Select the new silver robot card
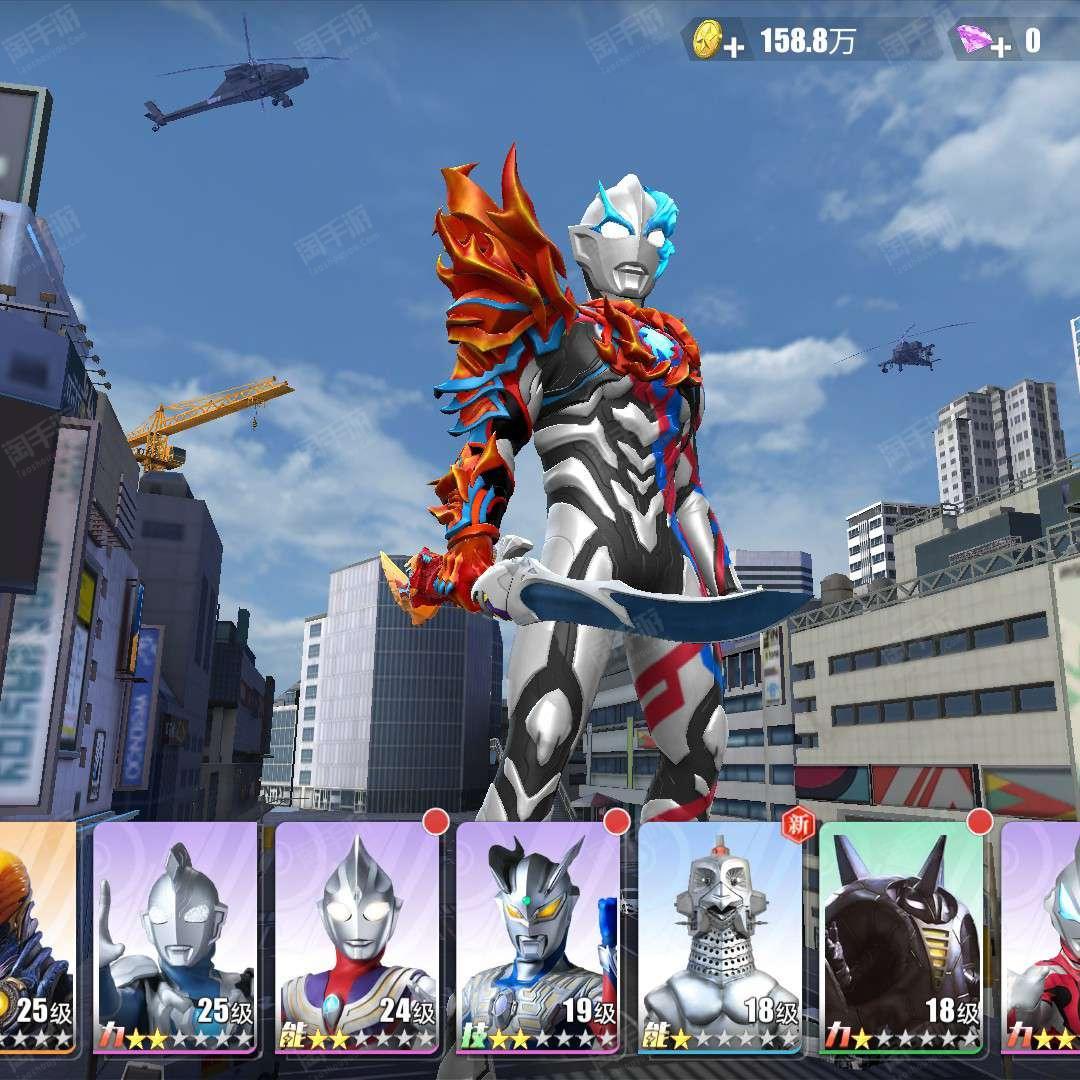 (720, 937)
